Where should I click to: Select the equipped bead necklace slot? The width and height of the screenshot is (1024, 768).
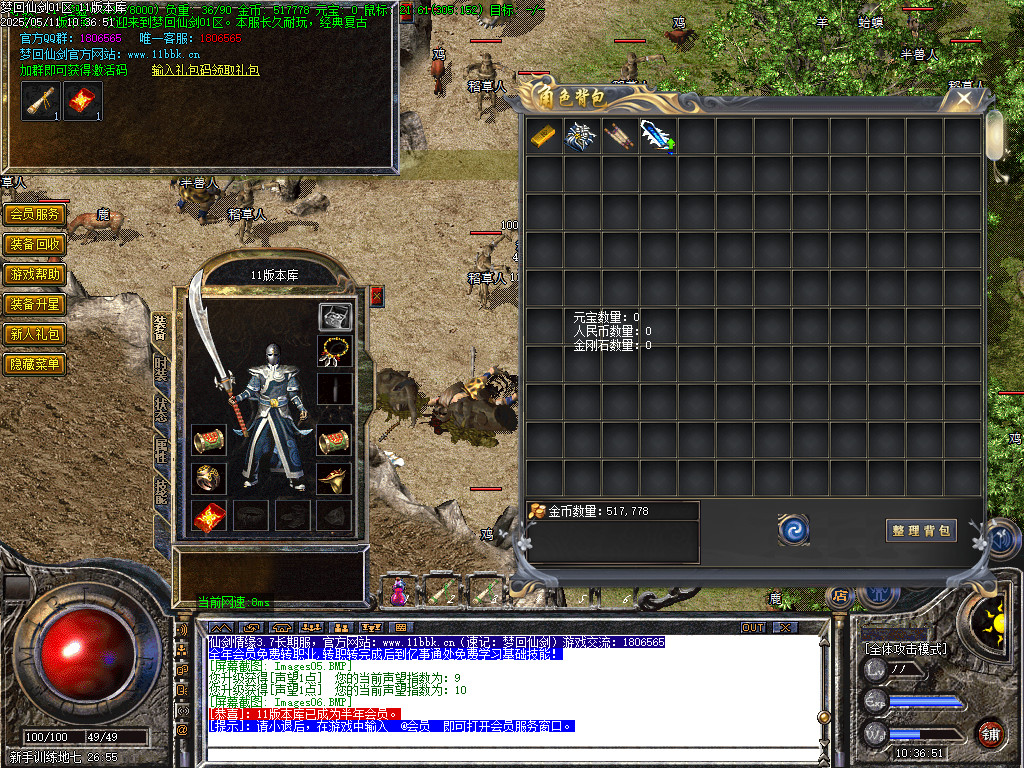point(334,351)
